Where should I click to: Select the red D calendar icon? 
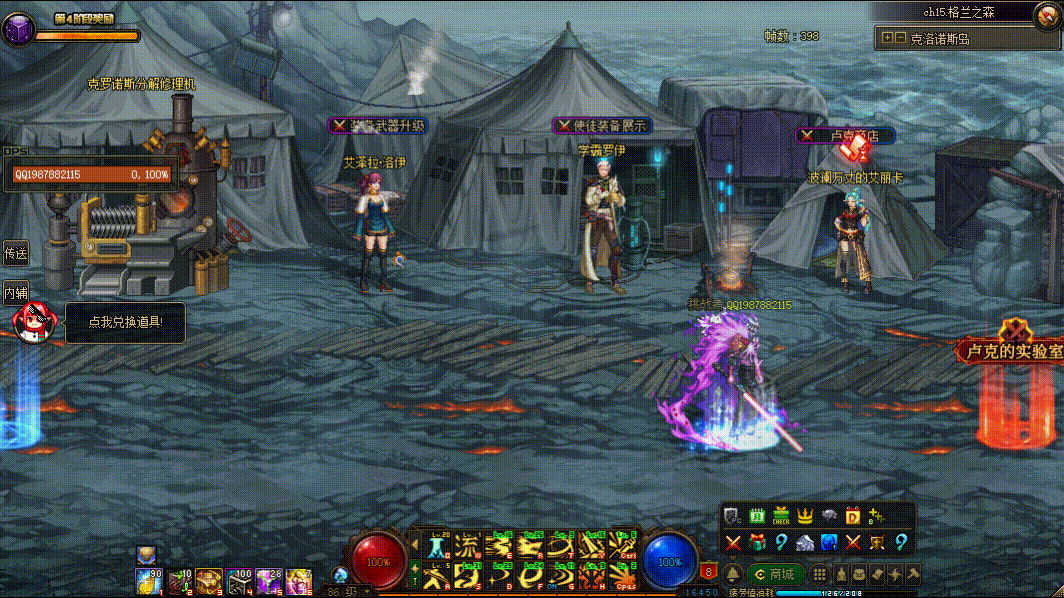click(853, 516)
